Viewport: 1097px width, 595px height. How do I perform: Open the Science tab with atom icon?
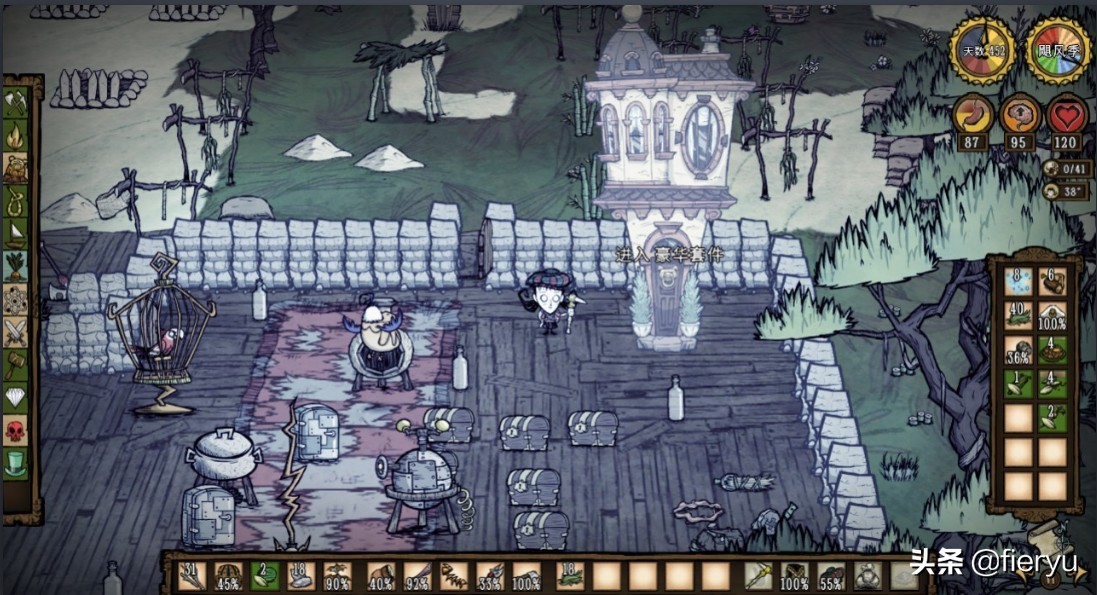(x=17, y=299)
